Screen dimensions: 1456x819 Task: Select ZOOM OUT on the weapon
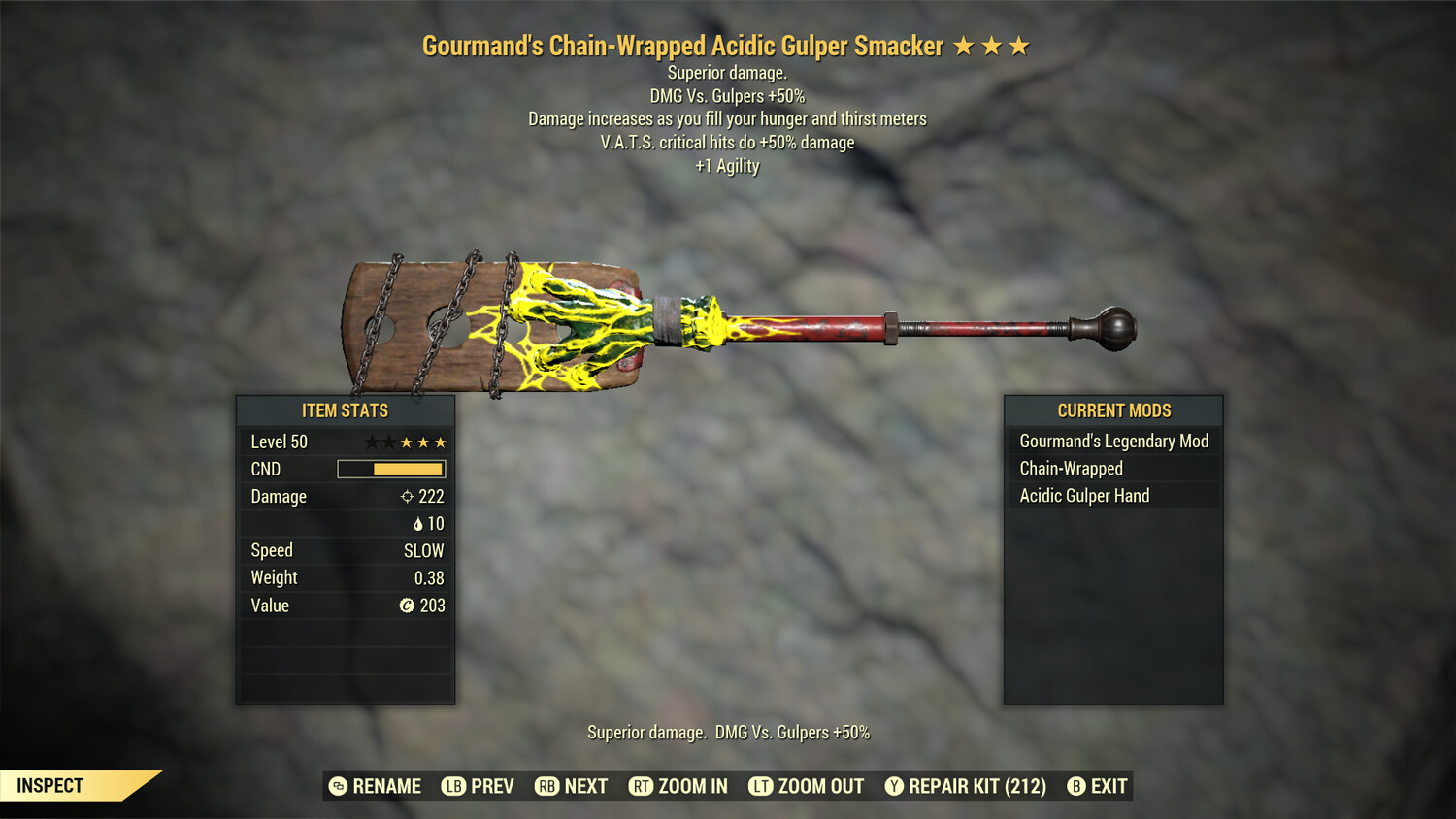[x=807, y=786]
